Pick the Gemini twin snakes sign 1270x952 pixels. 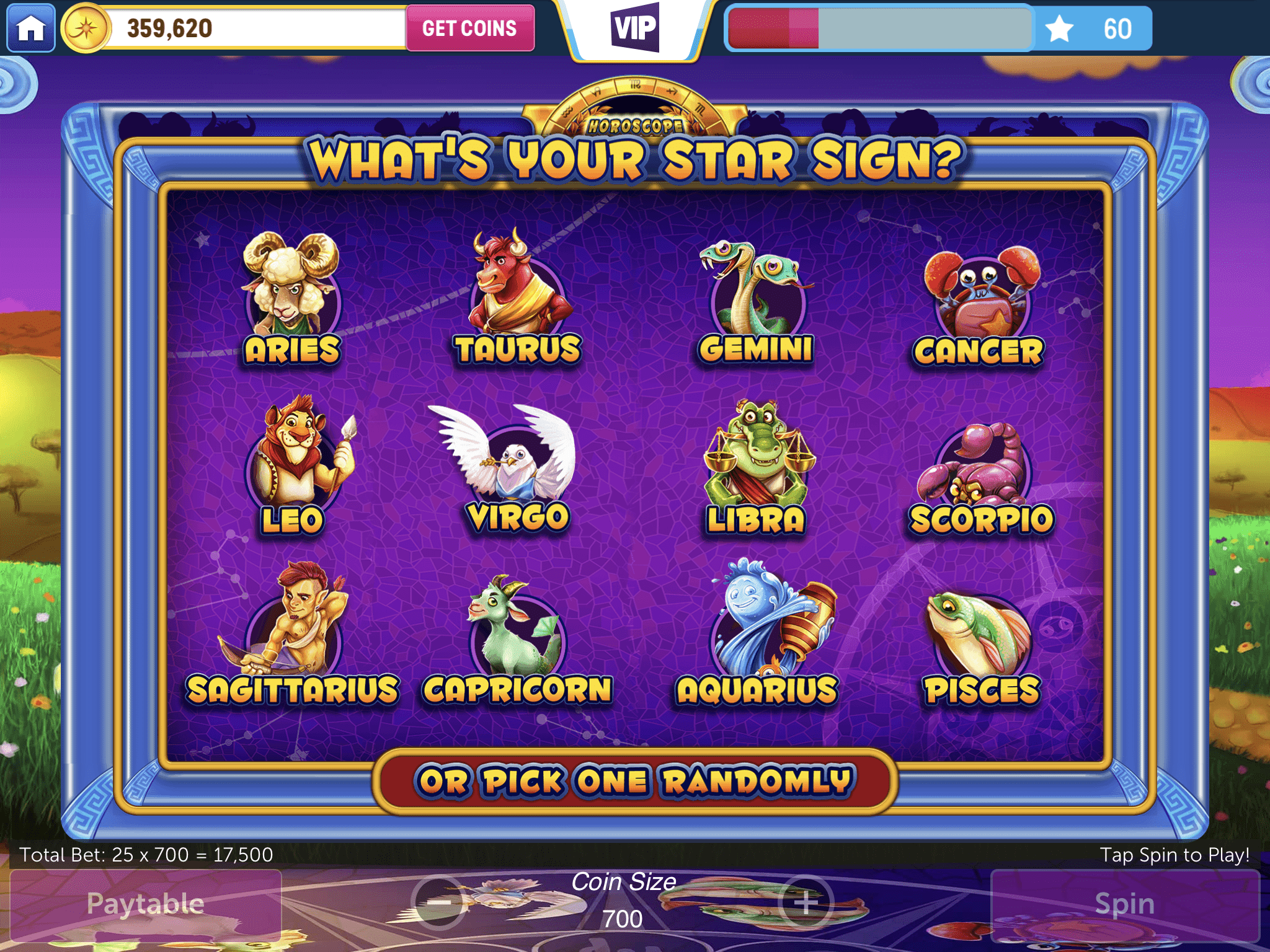[755, 299]
